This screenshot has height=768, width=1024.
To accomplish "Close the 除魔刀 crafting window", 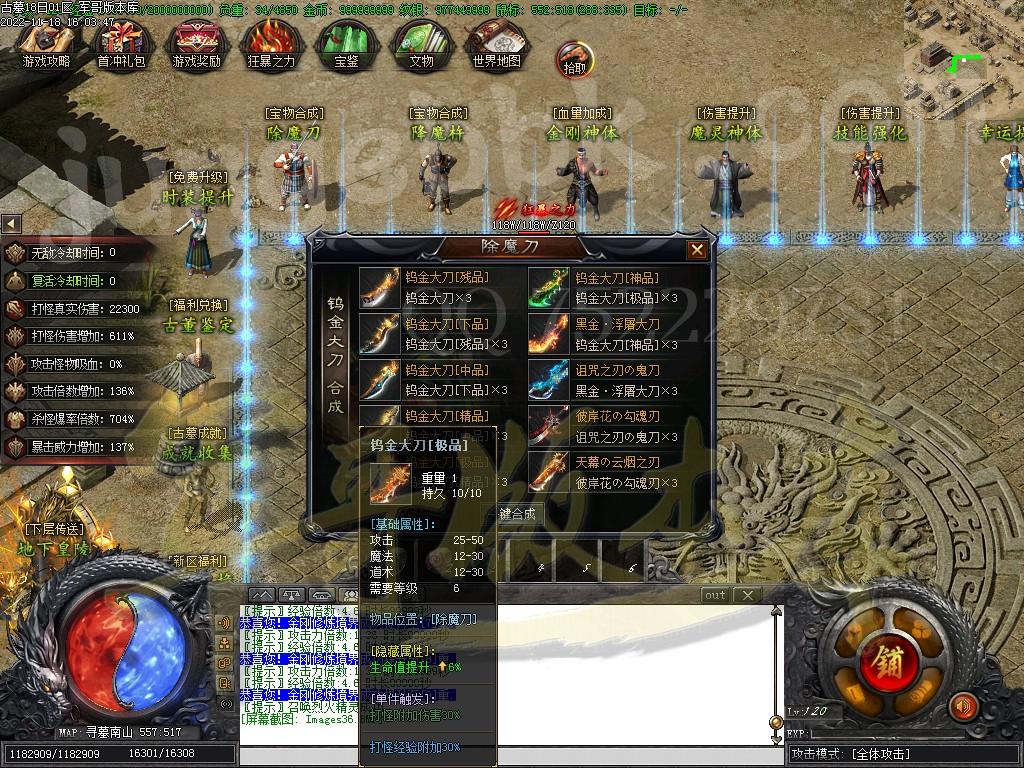I will [697, 250].
